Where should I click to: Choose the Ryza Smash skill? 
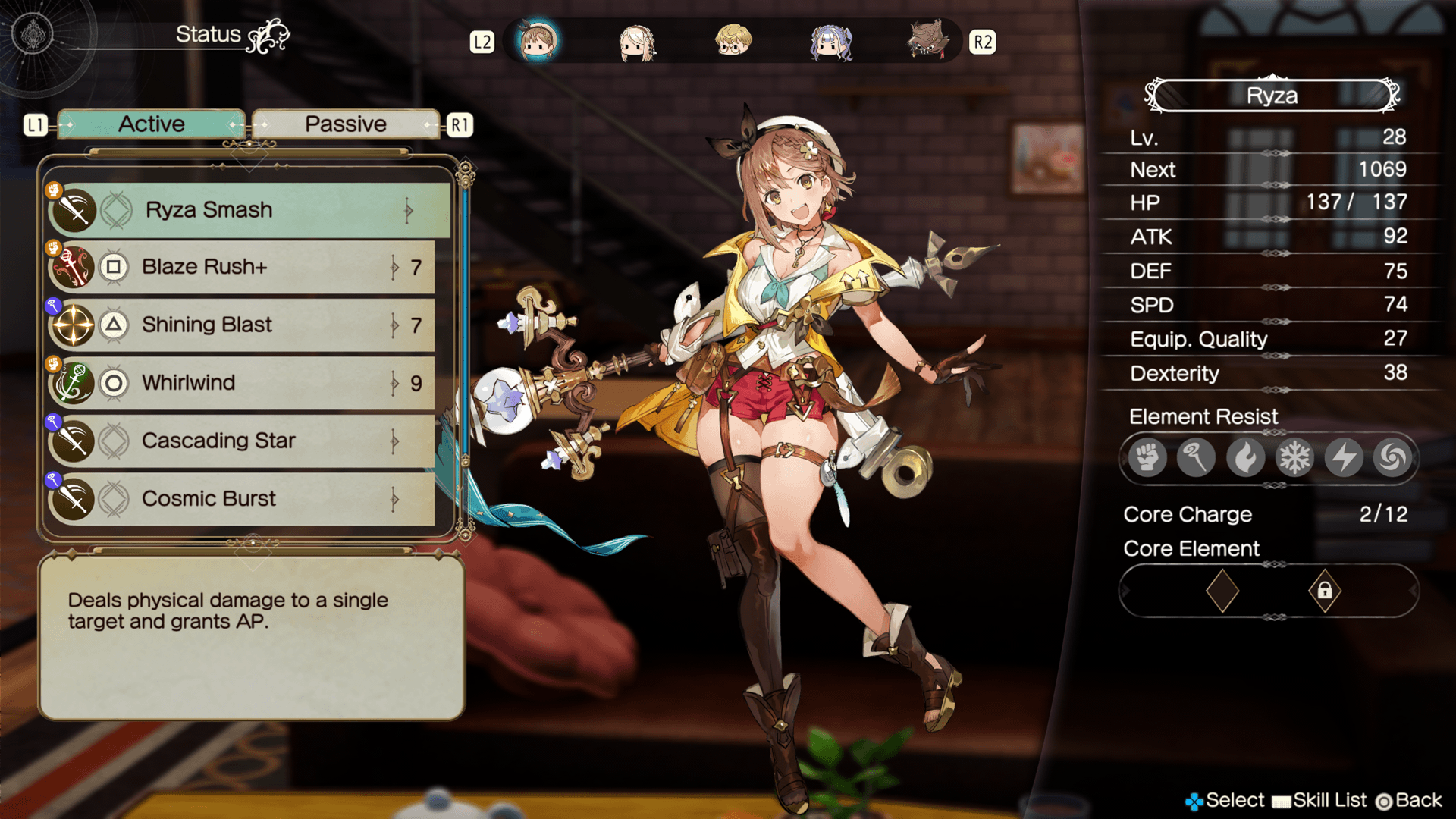[x=250, y=210]
